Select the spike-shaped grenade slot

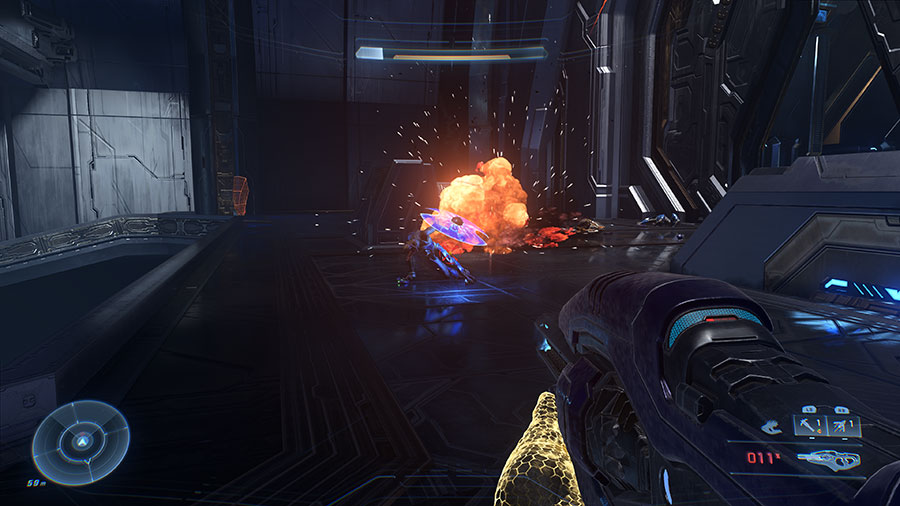pos(808,426)
